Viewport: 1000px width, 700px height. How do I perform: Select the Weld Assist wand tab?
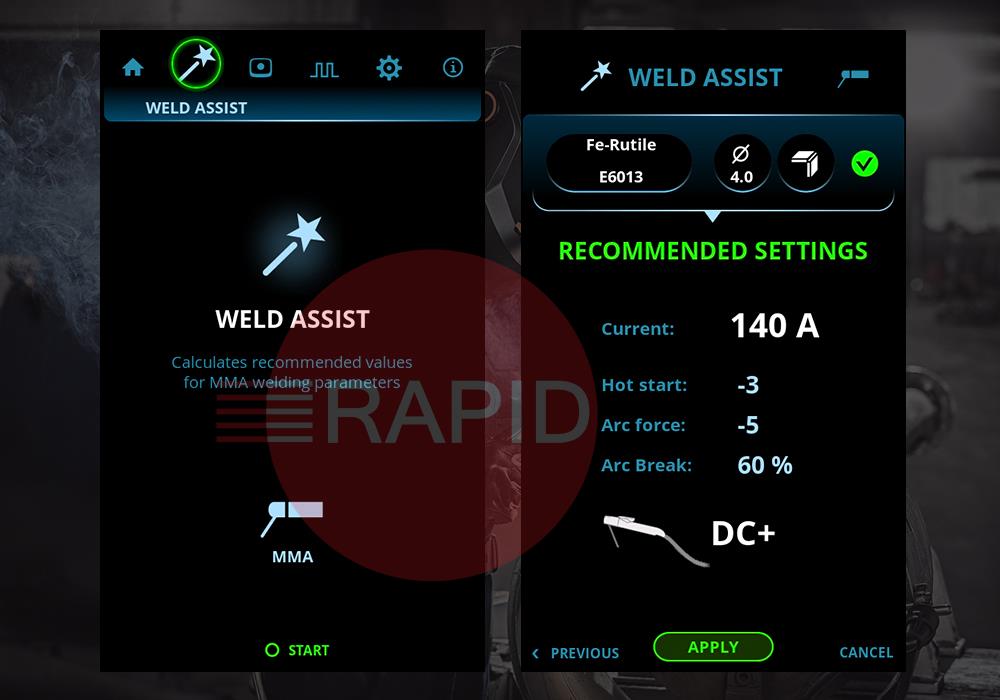coord(196,65)
